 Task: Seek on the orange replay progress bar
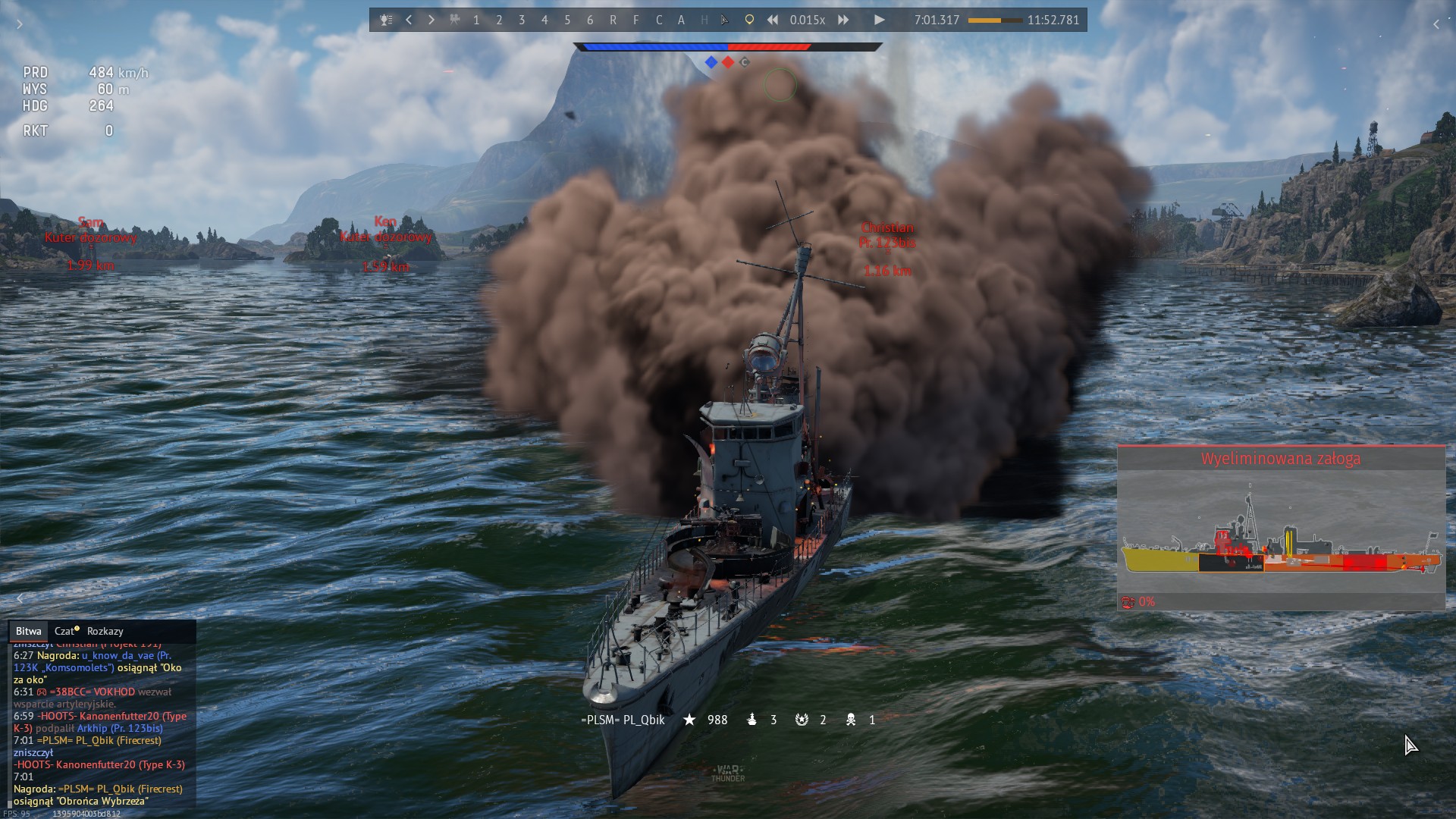(995, 20)
